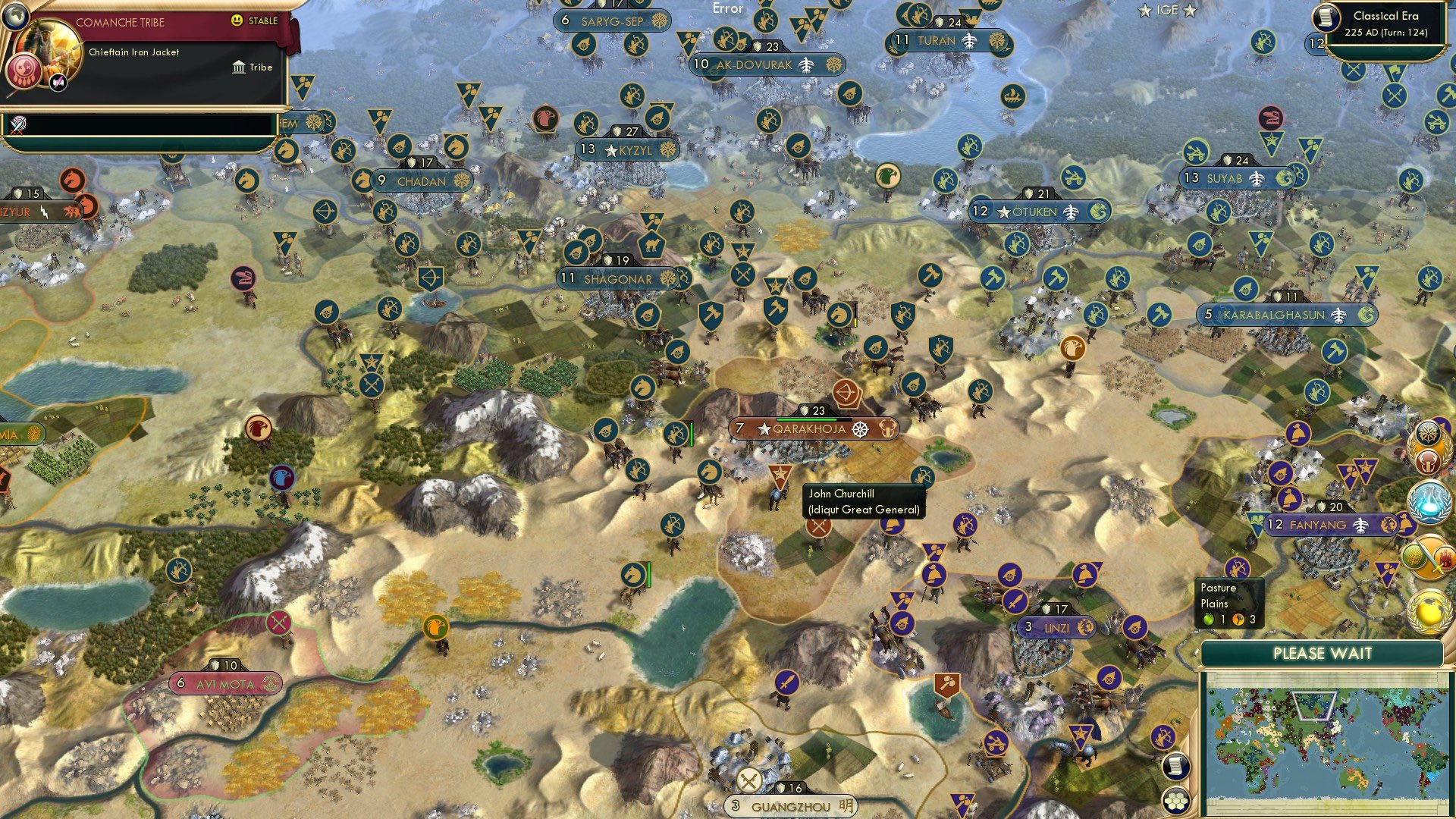Click the STABLE smiley status indicator

point(237,21)
